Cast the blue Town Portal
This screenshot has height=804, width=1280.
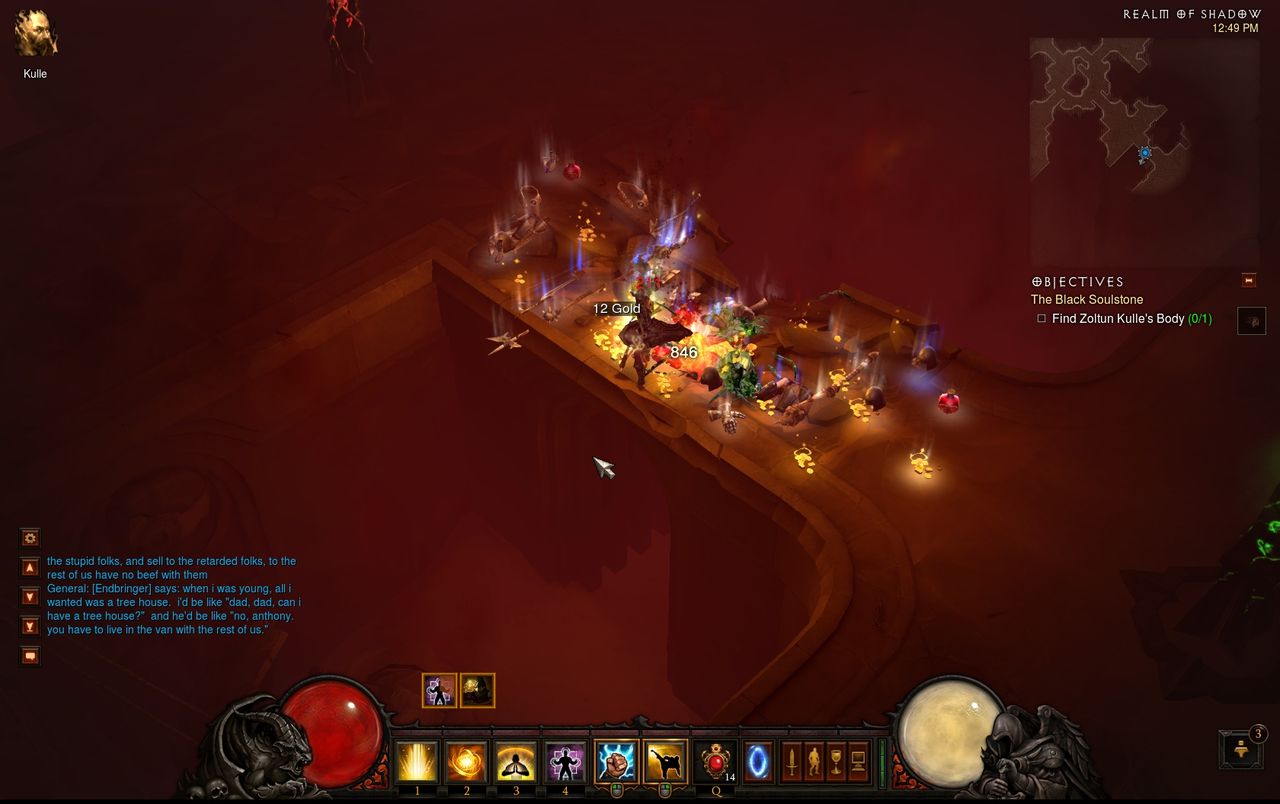pos(758,762)
